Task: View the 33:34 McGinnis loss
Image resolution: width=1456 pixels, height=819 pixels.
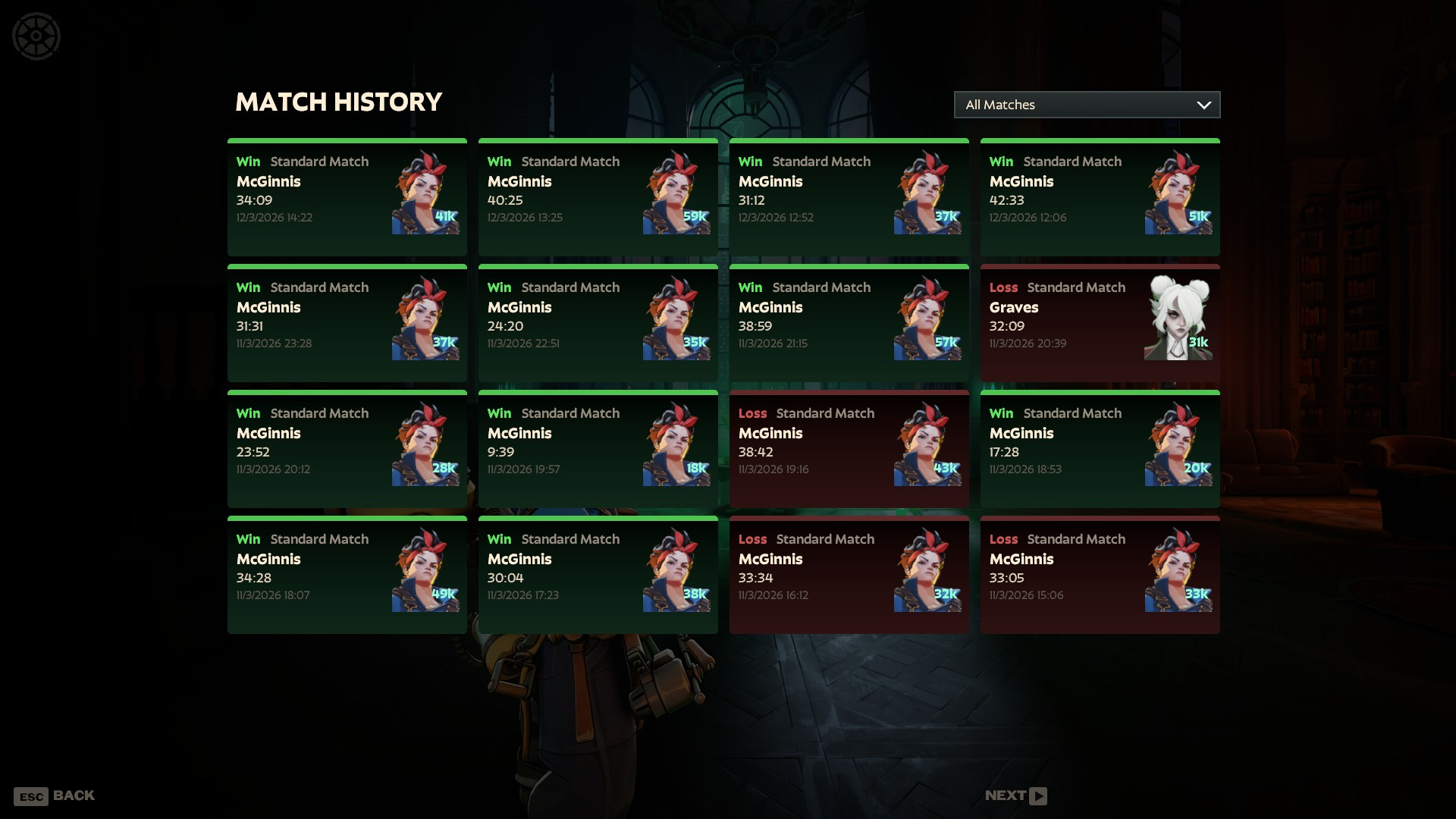Action: point(849,575)
